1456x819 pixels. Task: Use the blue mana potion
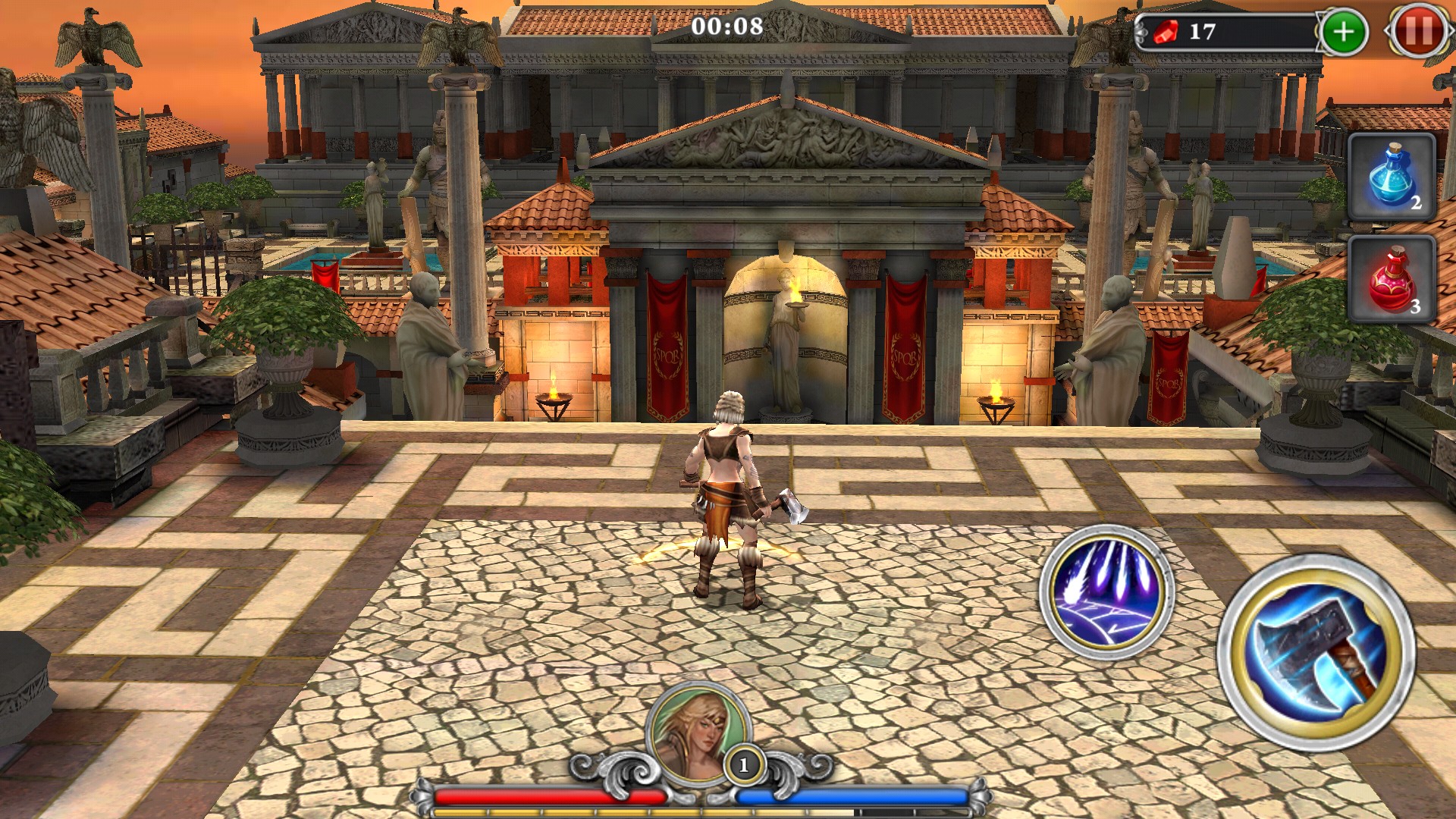point(1392,177)
